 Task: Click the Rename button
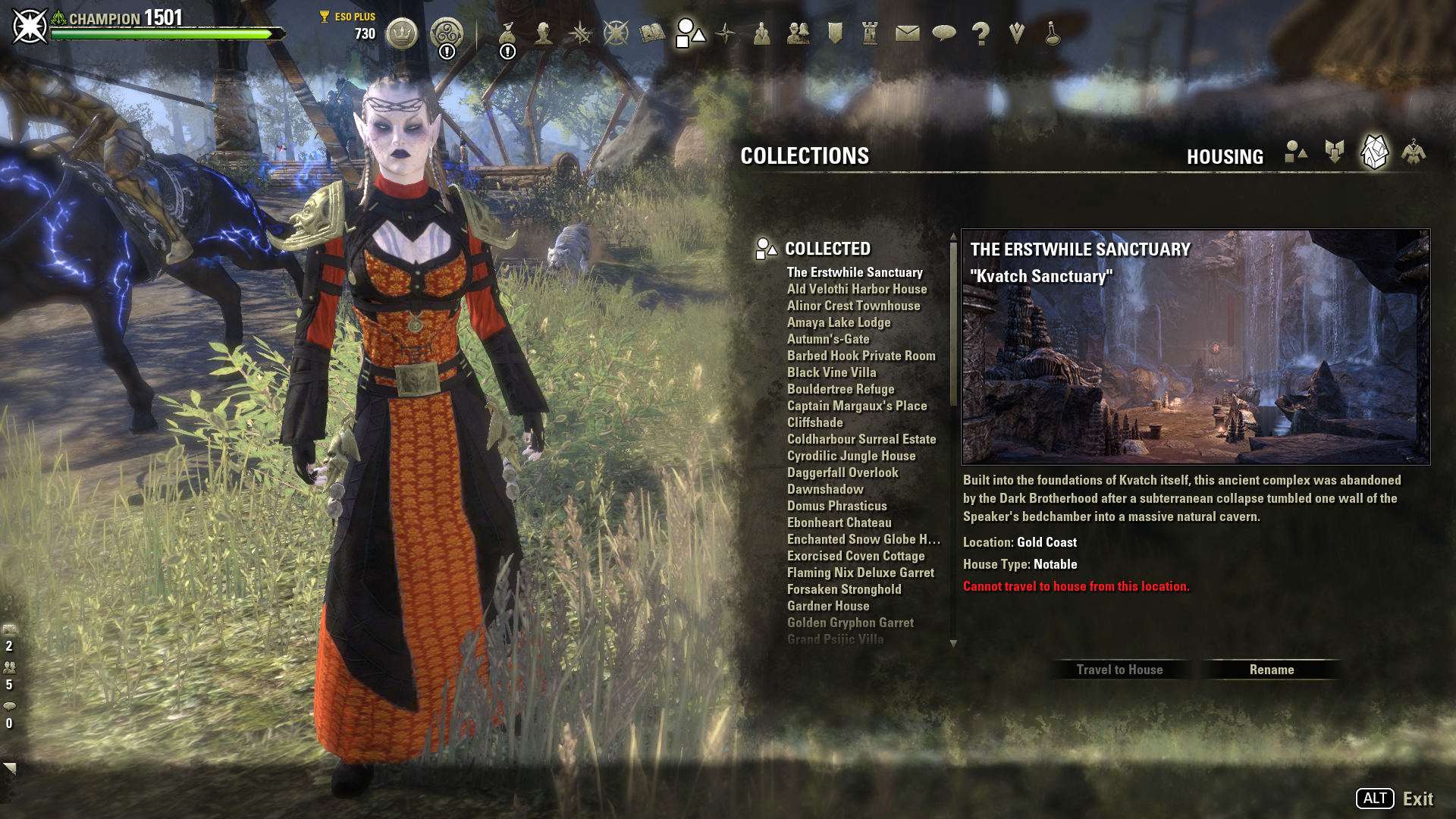tap(1272, 670)
